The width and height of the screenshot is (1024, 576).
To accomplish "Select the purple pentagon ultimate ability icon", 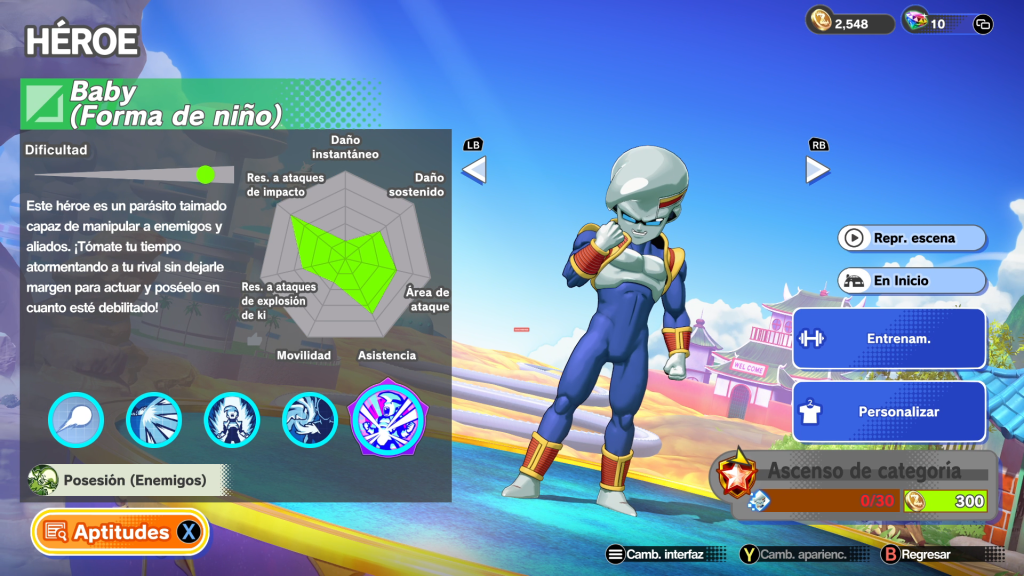I will click(x=389, y=418).
